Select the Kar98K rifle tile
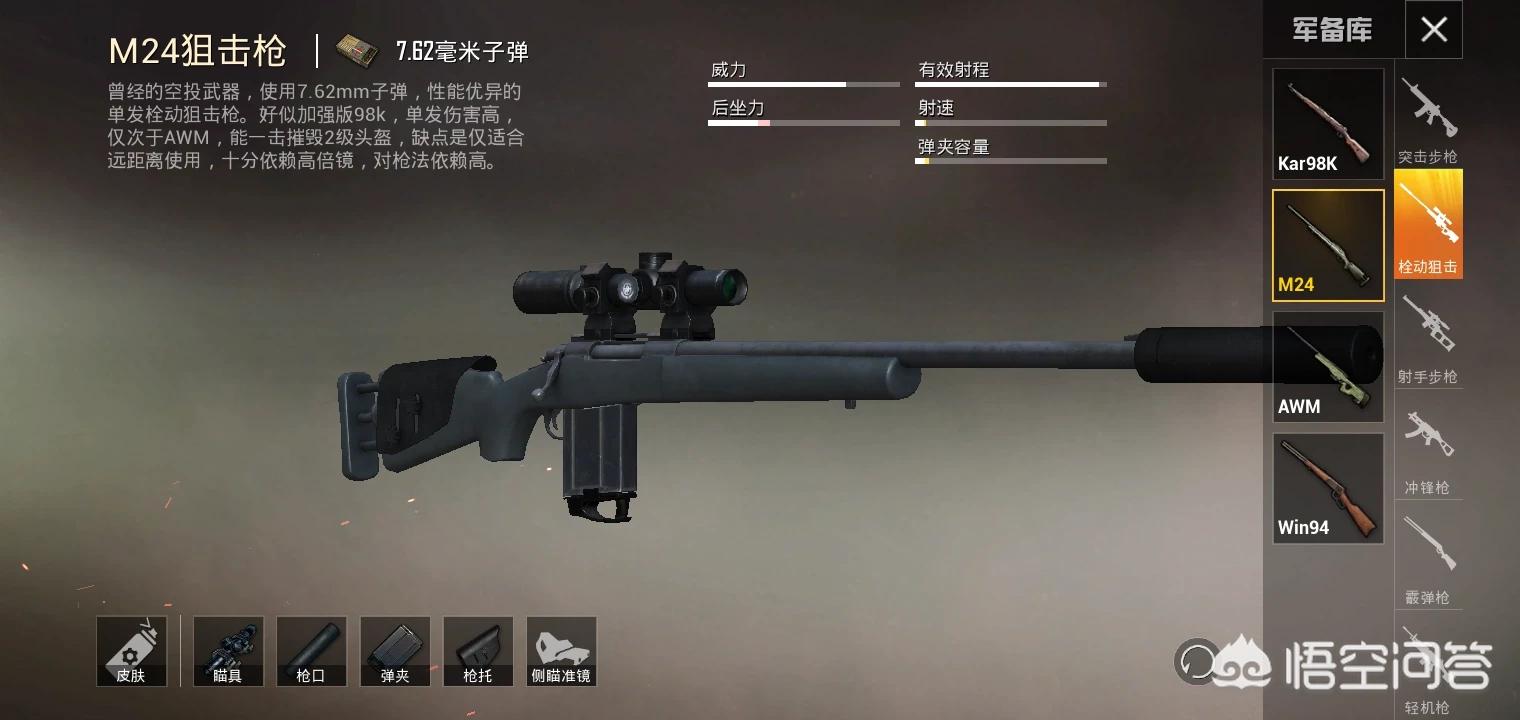The width and height of the screenshot is (1520, 720). pos(1328,124)
